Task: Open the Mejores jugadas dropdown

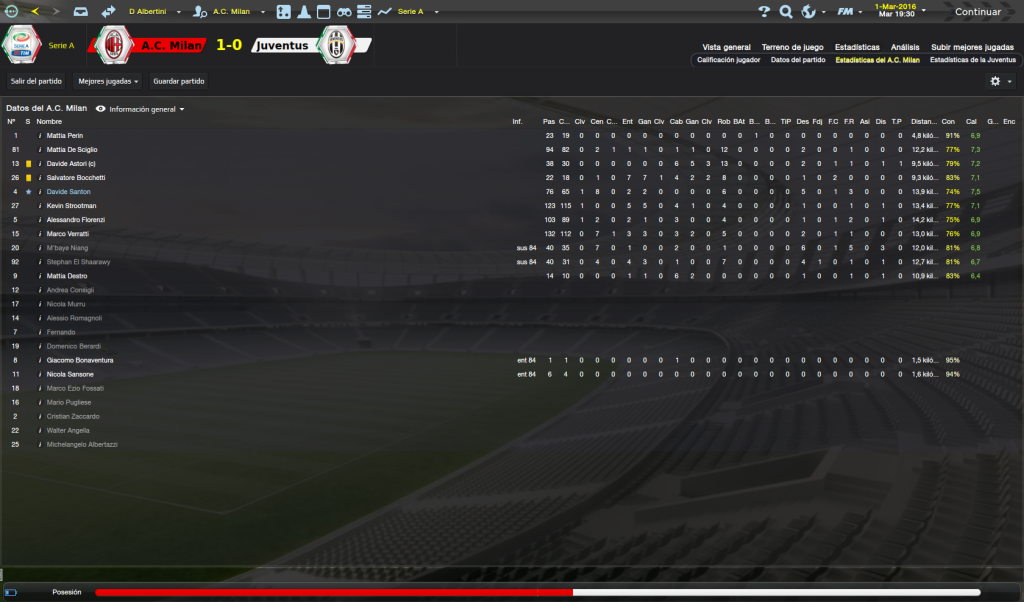Action: tap(109, 80)
